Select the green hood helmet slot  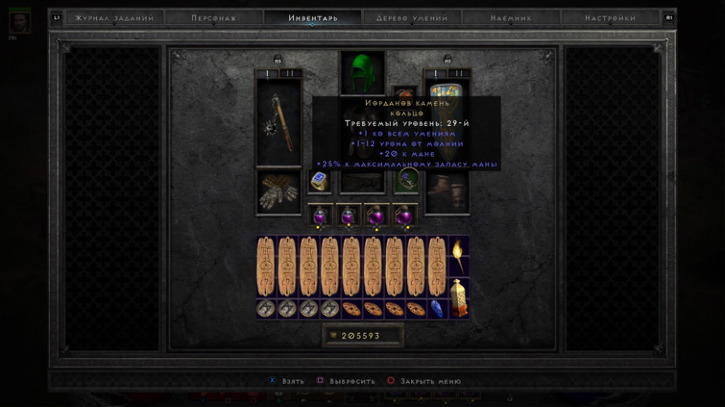(x=362, y=73)
